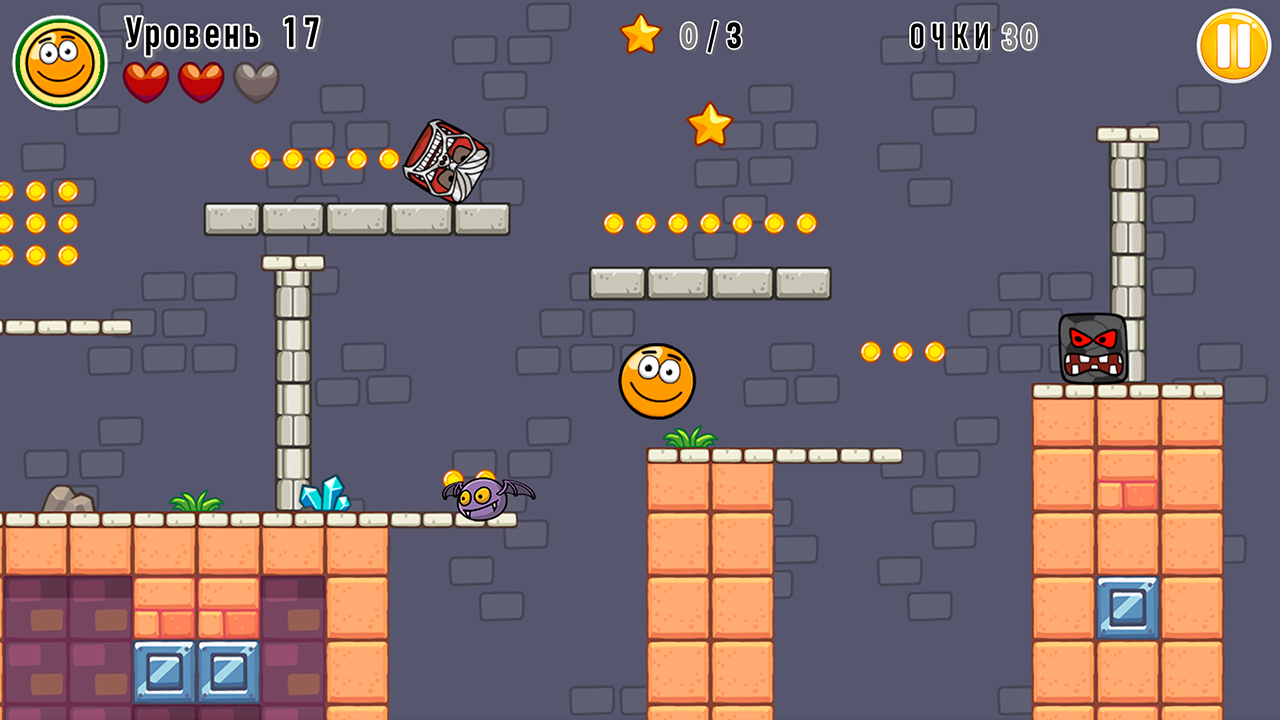
Task: Click the angry black square enemy on the tower
Action: [x=1092, y=349]
